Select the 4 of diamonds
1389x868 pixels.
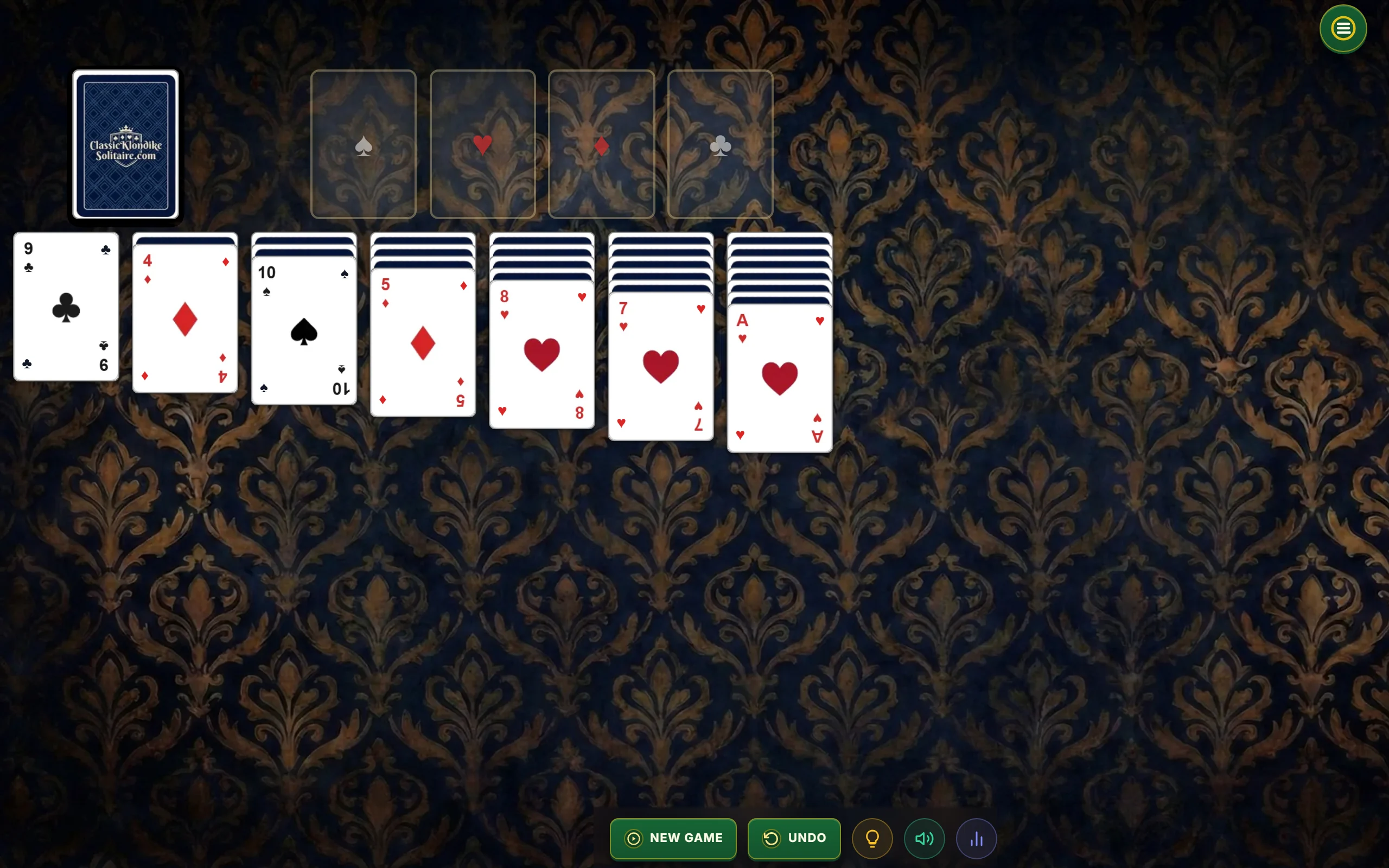185,316
